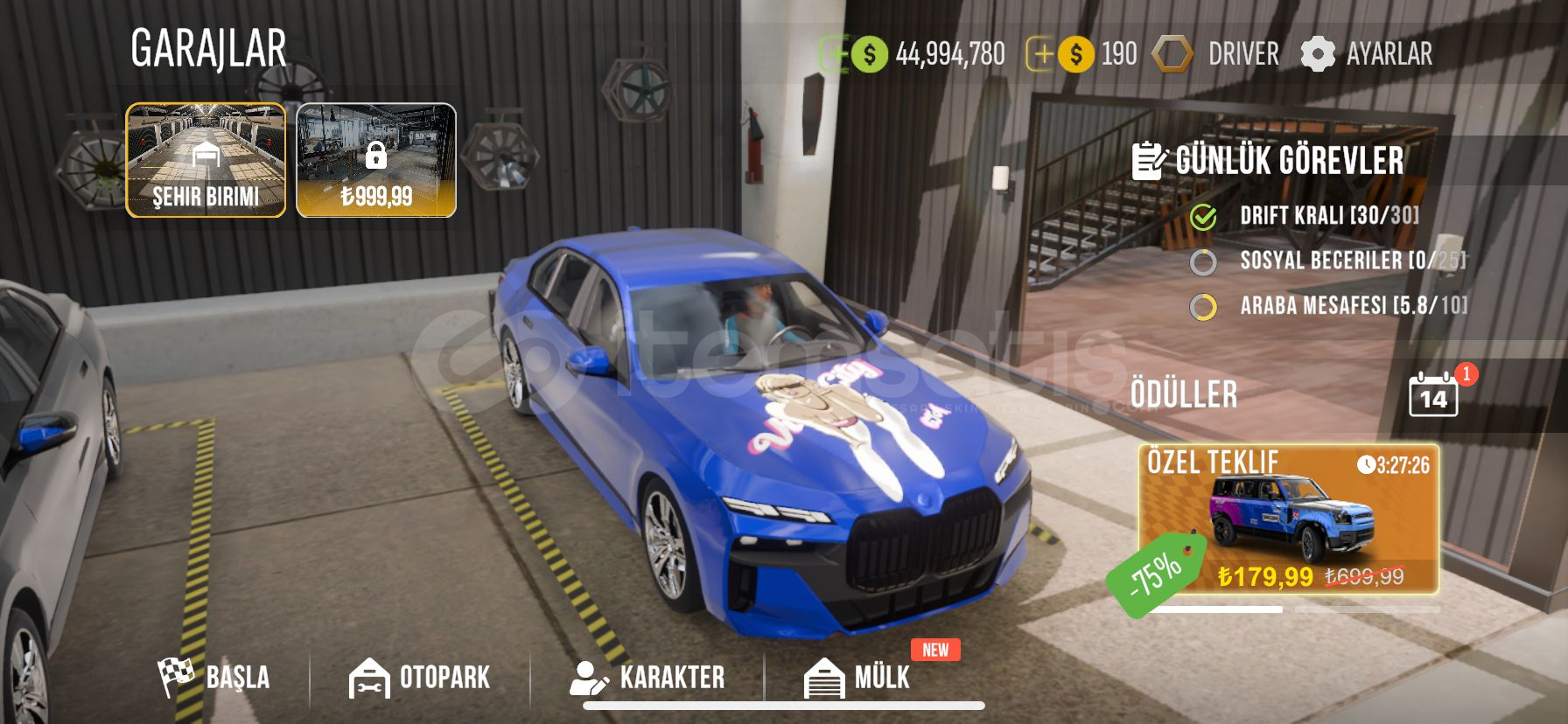The width and height of the screenshot is (1568, 724).
Task: Add more green cash with plus icon
Action: pyautogui.click(x=835, y=54)
